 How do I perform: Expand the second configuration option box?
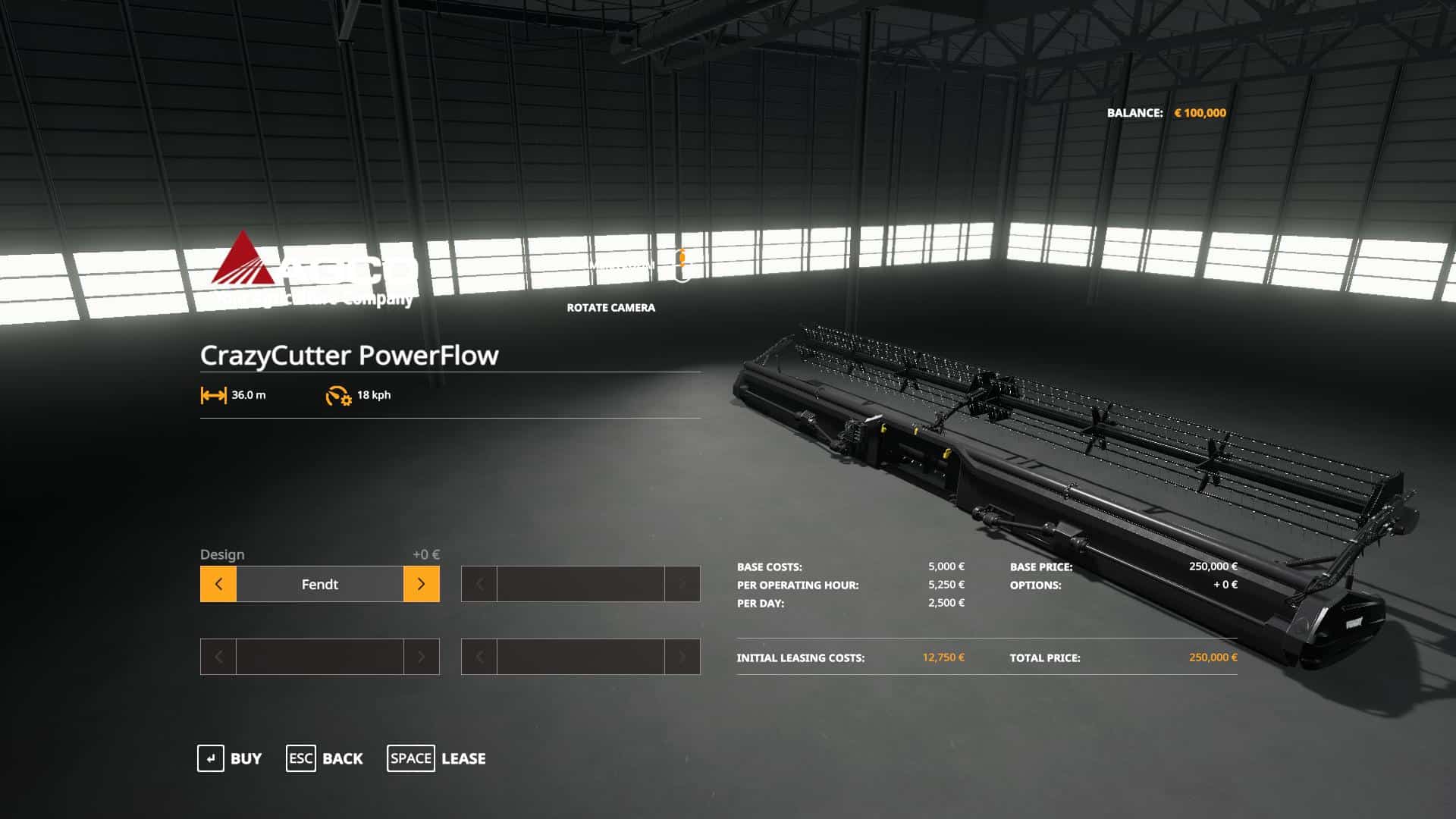click(x=580, y=584)
